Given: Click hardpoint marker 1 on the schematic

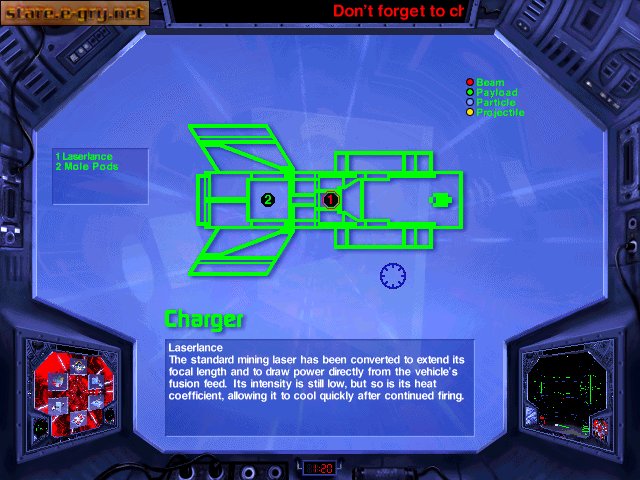Looking at the screenshot, I should tap(331, 200).
